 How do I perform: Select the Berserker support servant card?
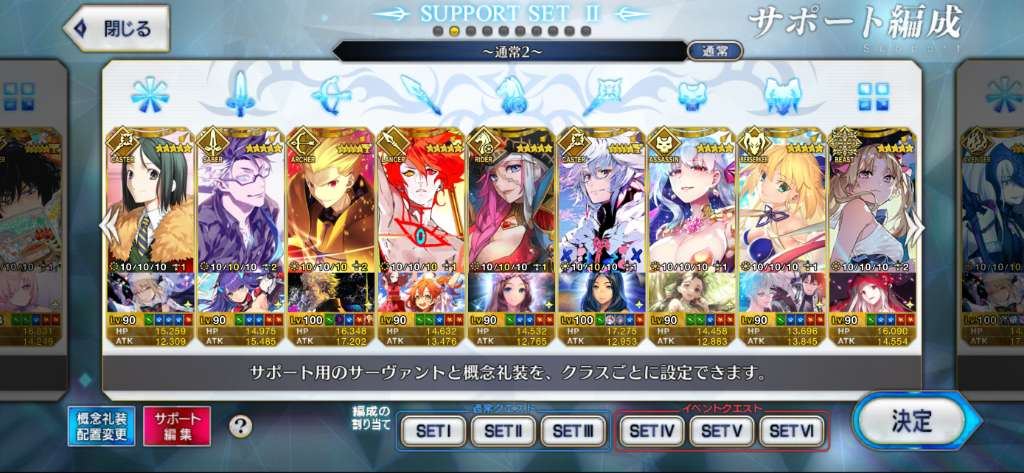[x=781, y=200]
